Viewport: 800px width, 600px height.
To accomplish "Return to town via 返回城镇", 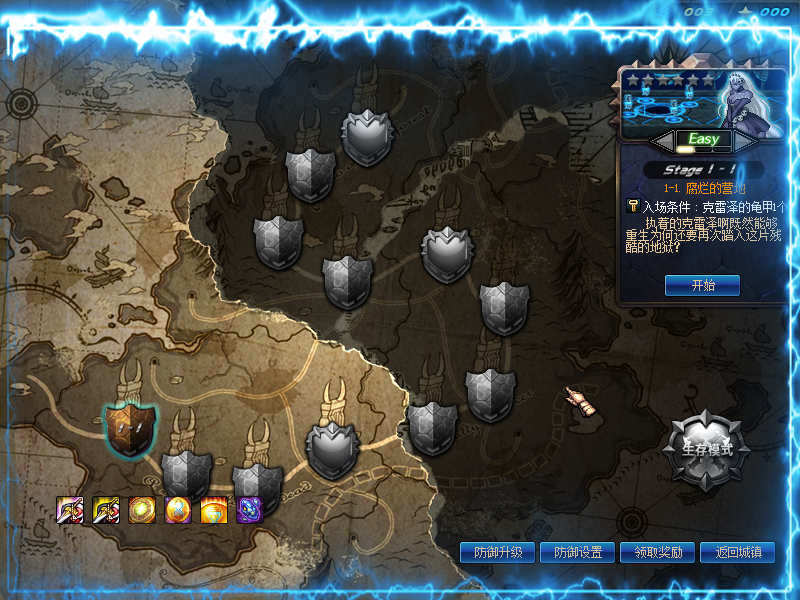I will (738, 552).
